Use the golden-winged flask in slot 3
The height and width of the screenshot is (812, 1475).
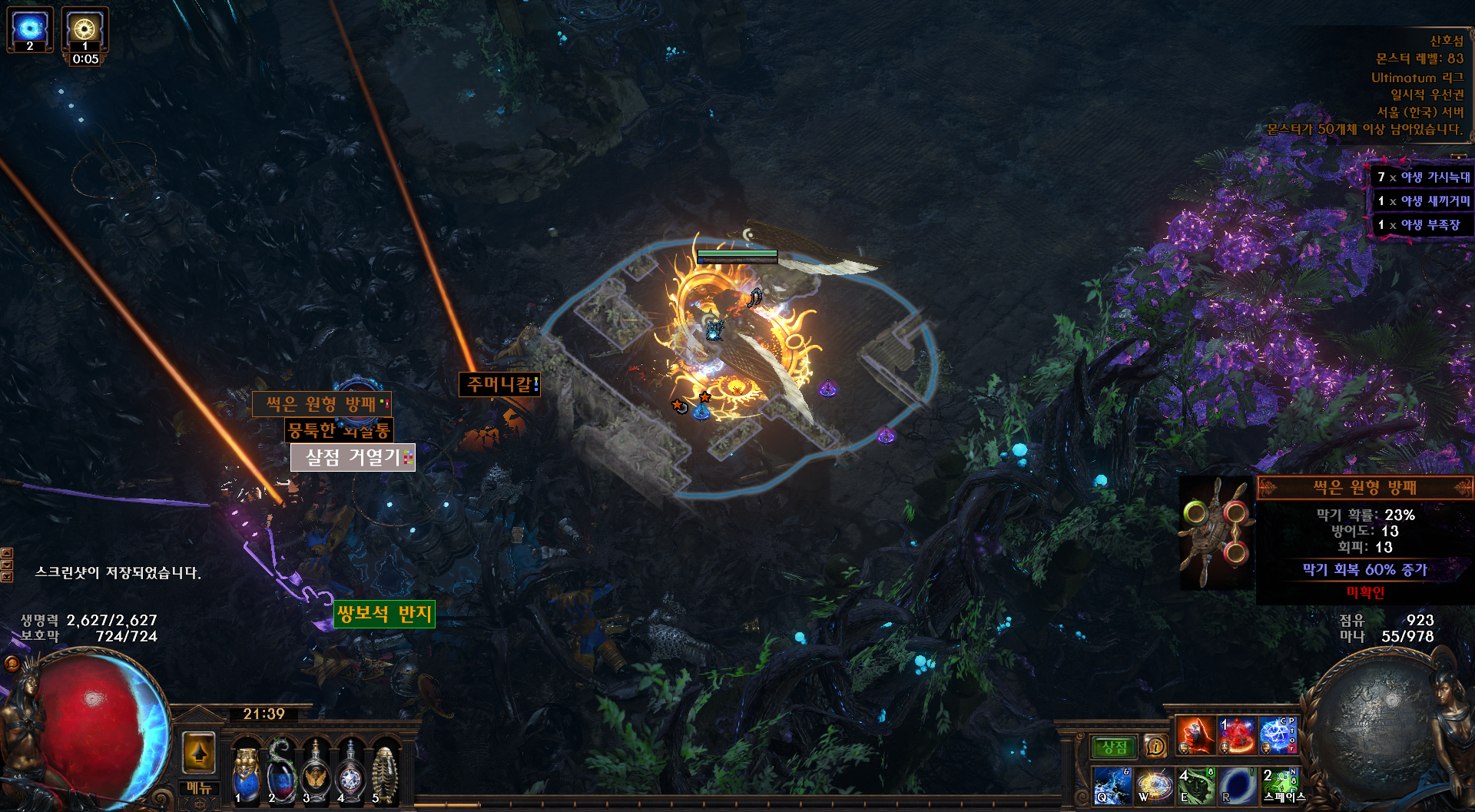(316, 774)
